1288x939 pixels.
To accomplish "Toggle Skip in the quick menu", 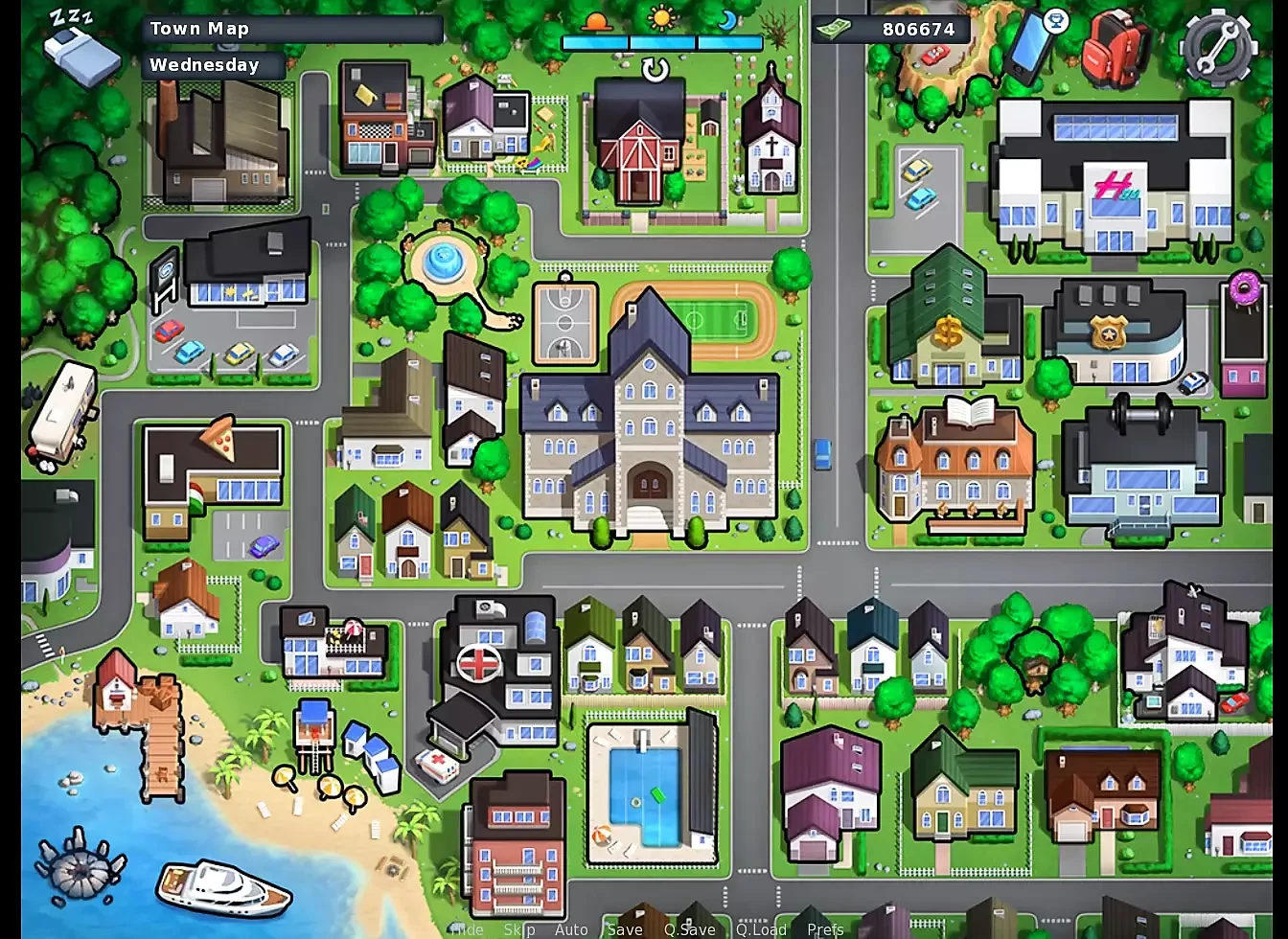I will pos(518,929).
